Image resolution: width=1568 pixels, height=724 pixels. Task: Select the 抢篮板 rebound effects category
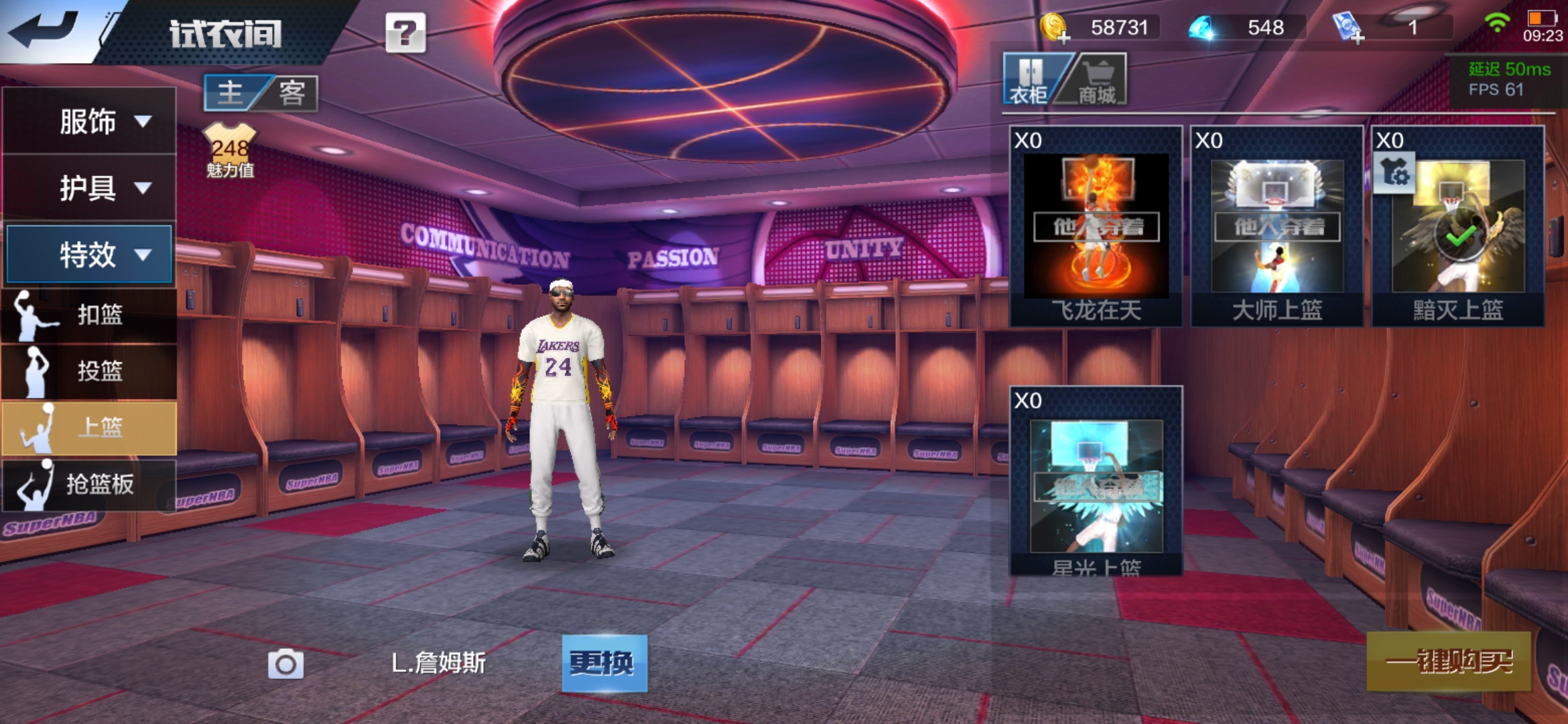click(x=89, y=484)
